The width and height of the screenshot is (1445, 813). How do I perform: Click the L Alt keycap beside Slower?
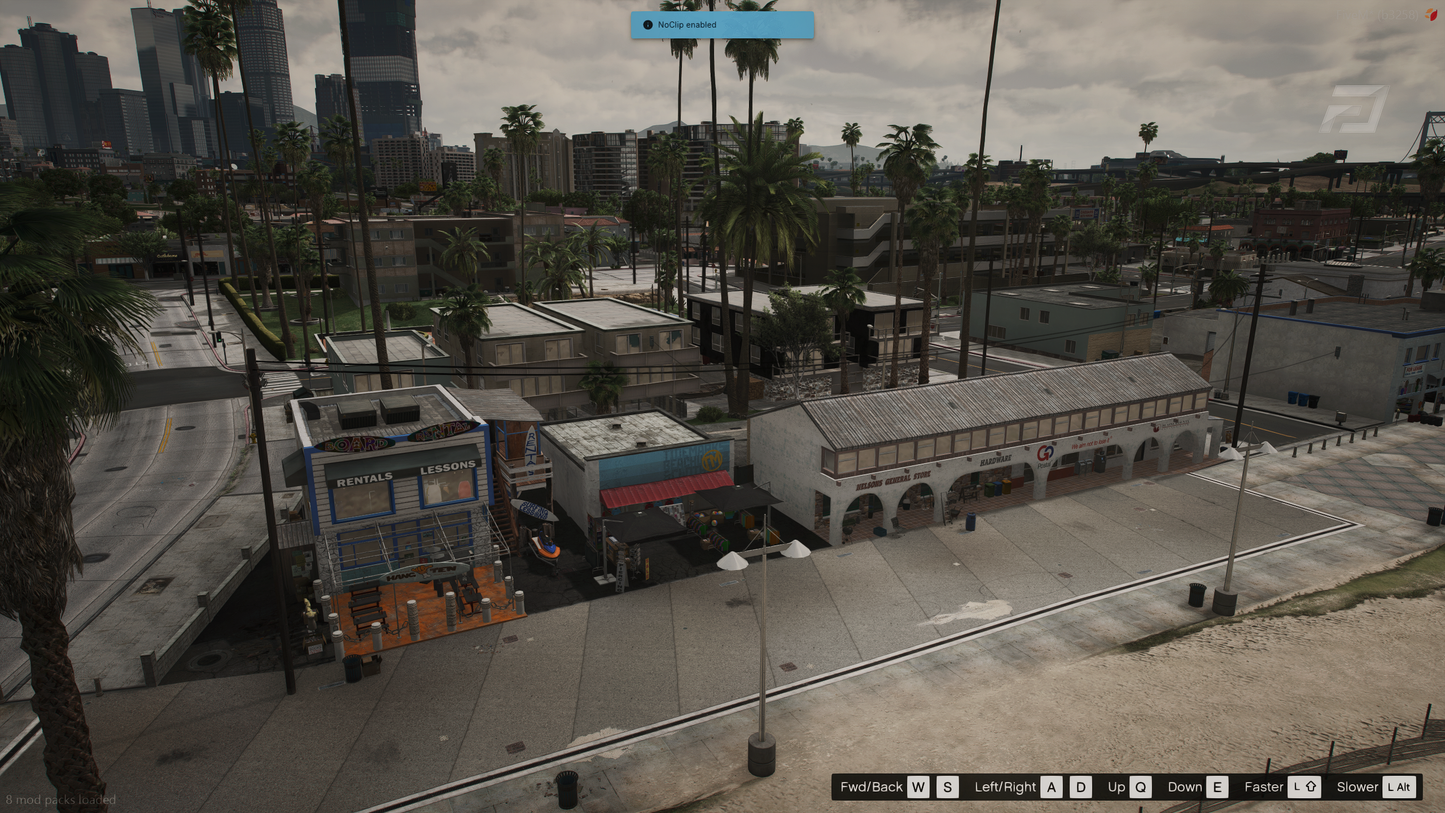click(1398, 787)
